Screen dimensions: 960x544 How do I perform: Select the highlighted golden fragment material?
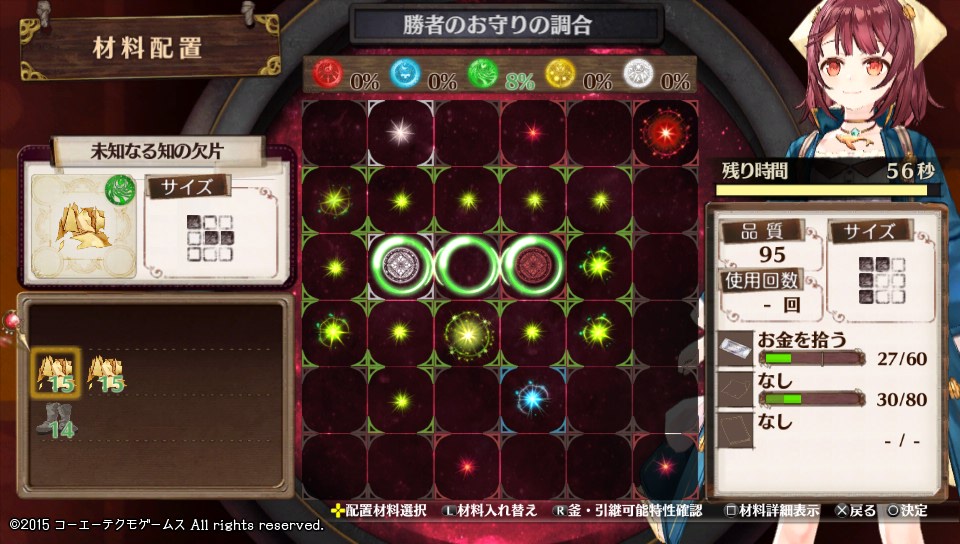pos(55,371)
